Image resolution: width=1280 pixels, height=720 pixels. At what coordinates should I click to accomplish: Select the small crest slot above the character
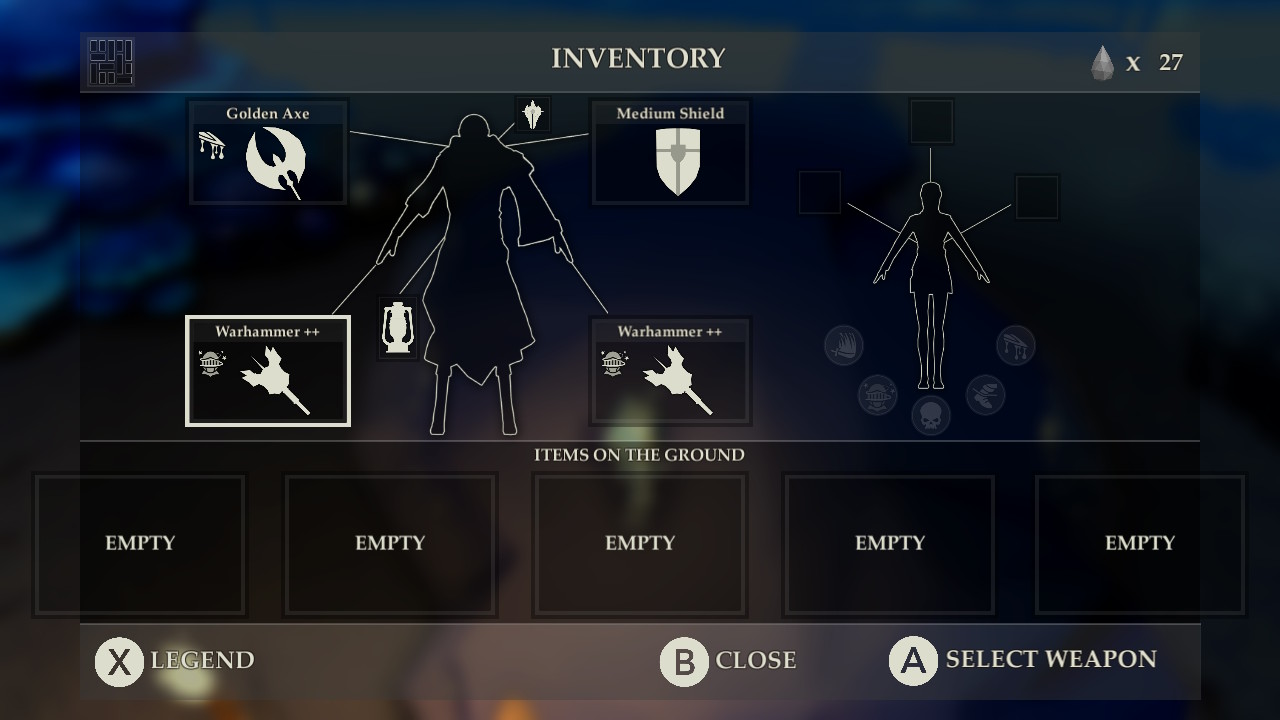[532, 114]
